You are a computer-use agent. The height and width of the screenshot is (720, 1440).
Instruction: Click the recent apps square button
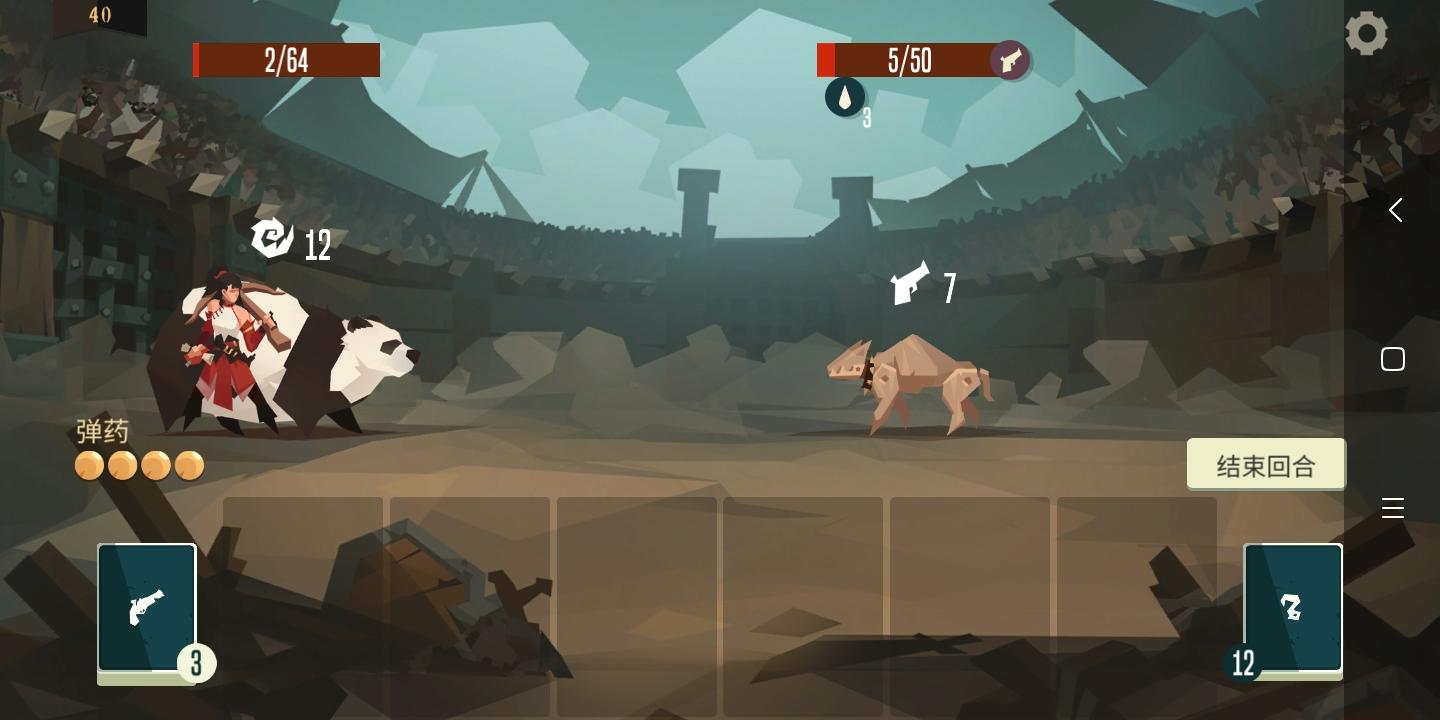coord(1393,358)
